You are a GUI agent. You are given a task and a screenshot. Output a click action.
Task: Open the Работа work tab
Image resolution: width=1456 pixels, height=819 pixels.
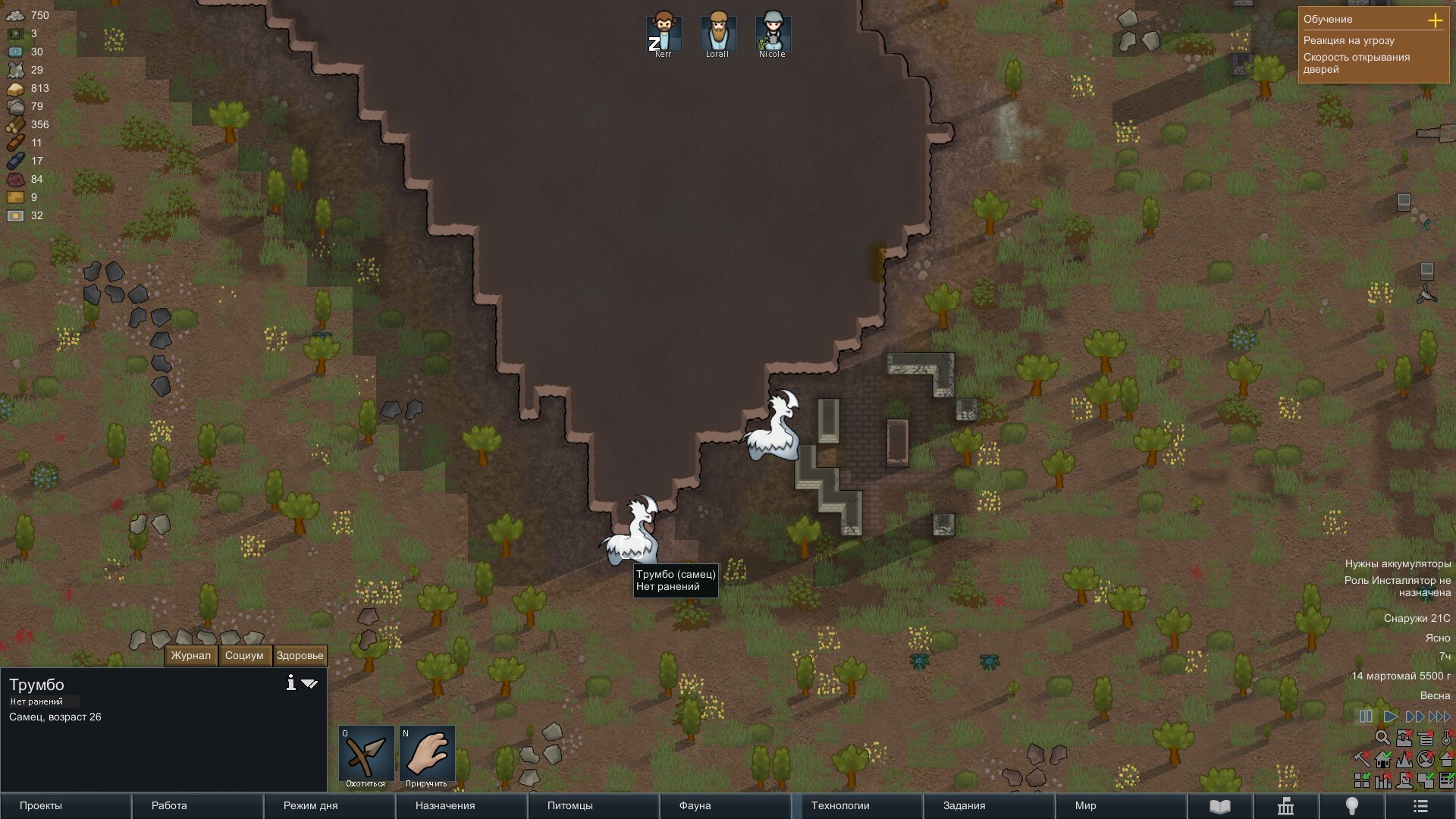coord(197,805)
